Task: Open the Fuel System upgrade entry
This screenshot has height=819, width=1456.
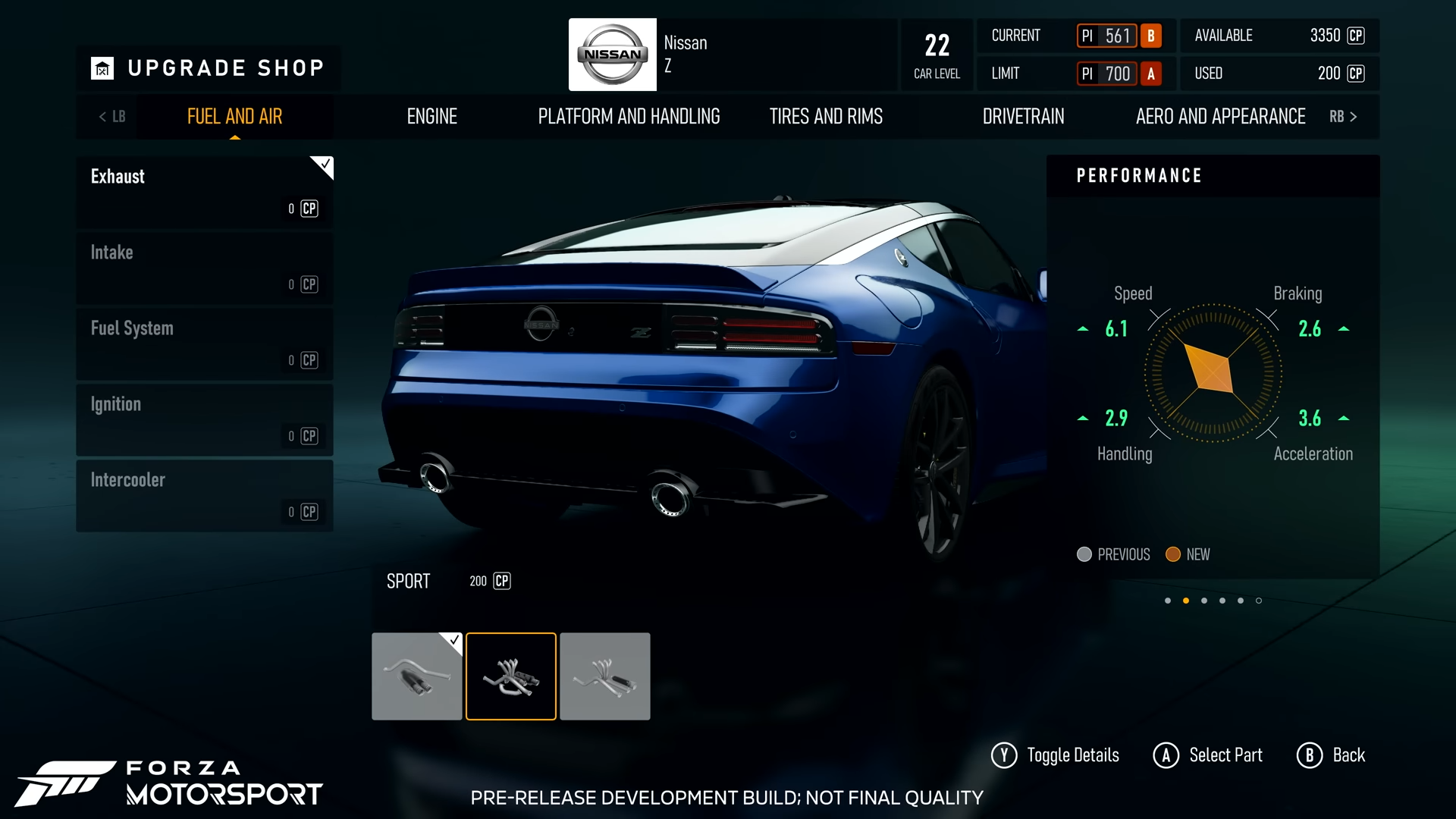Action: [205, 344]
